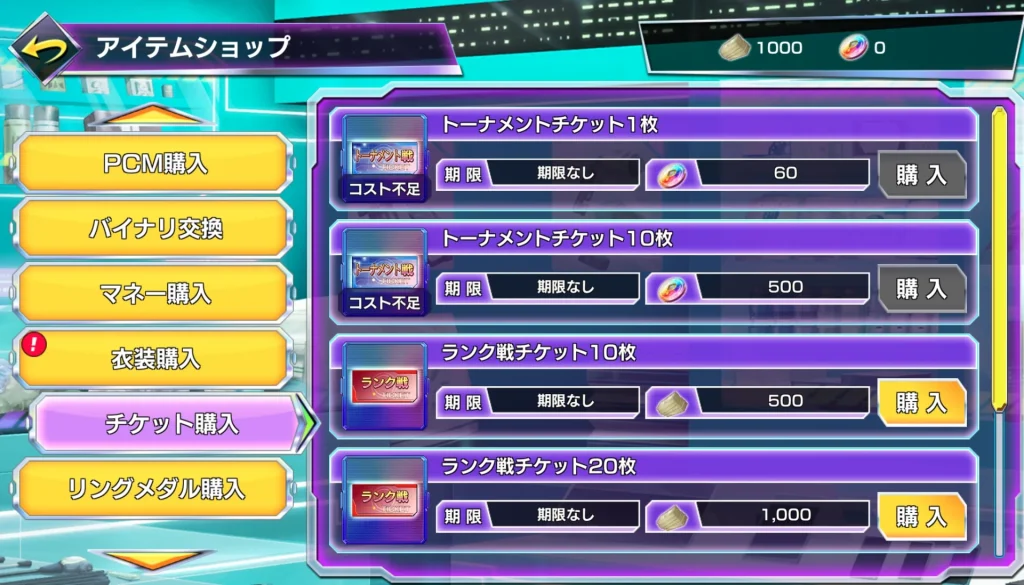Purchase ランク戦チケット10枚 for 500

(x=921, y=402)
